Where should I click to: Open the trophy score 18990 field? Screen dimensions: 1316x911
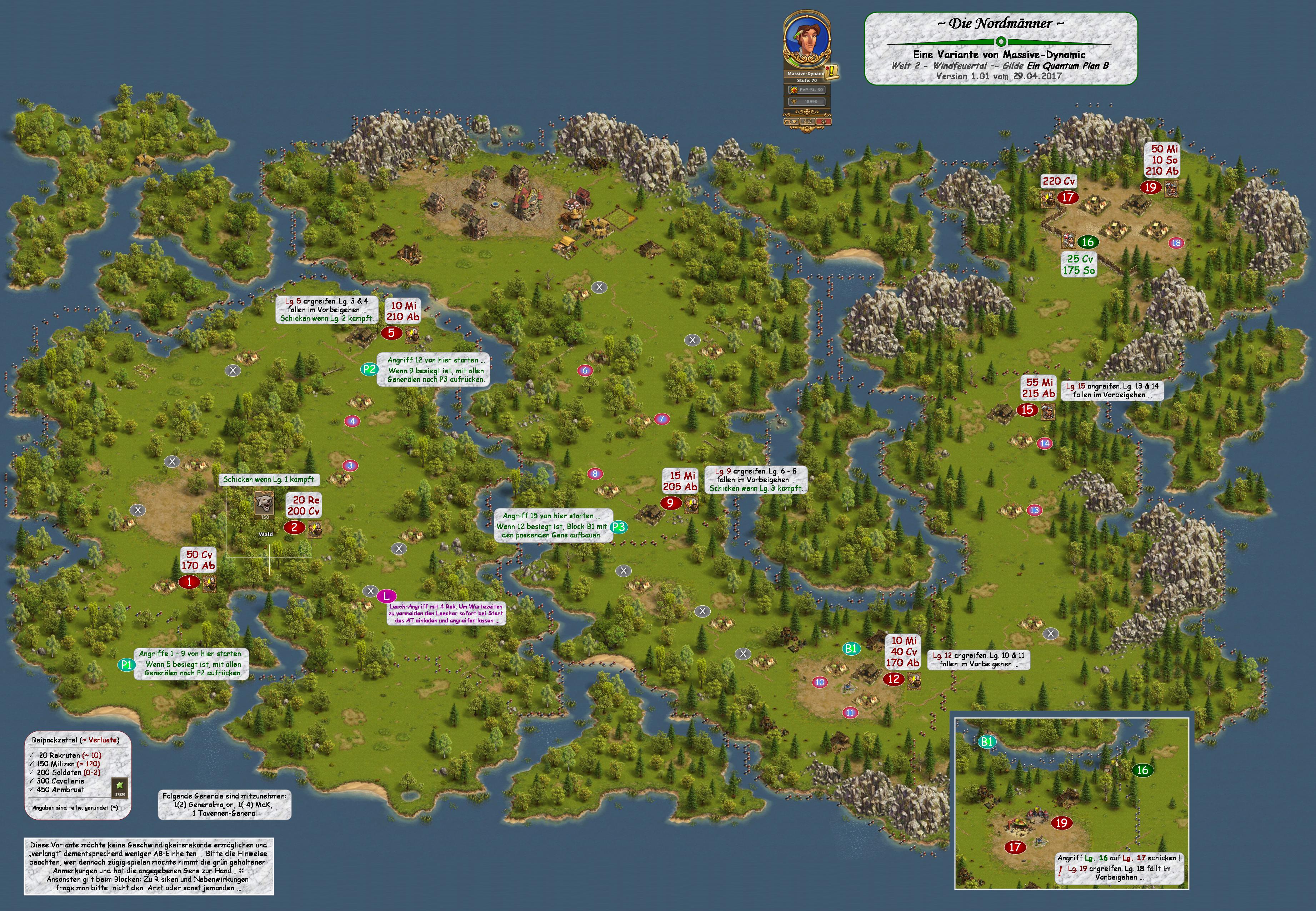pos(807,102)
